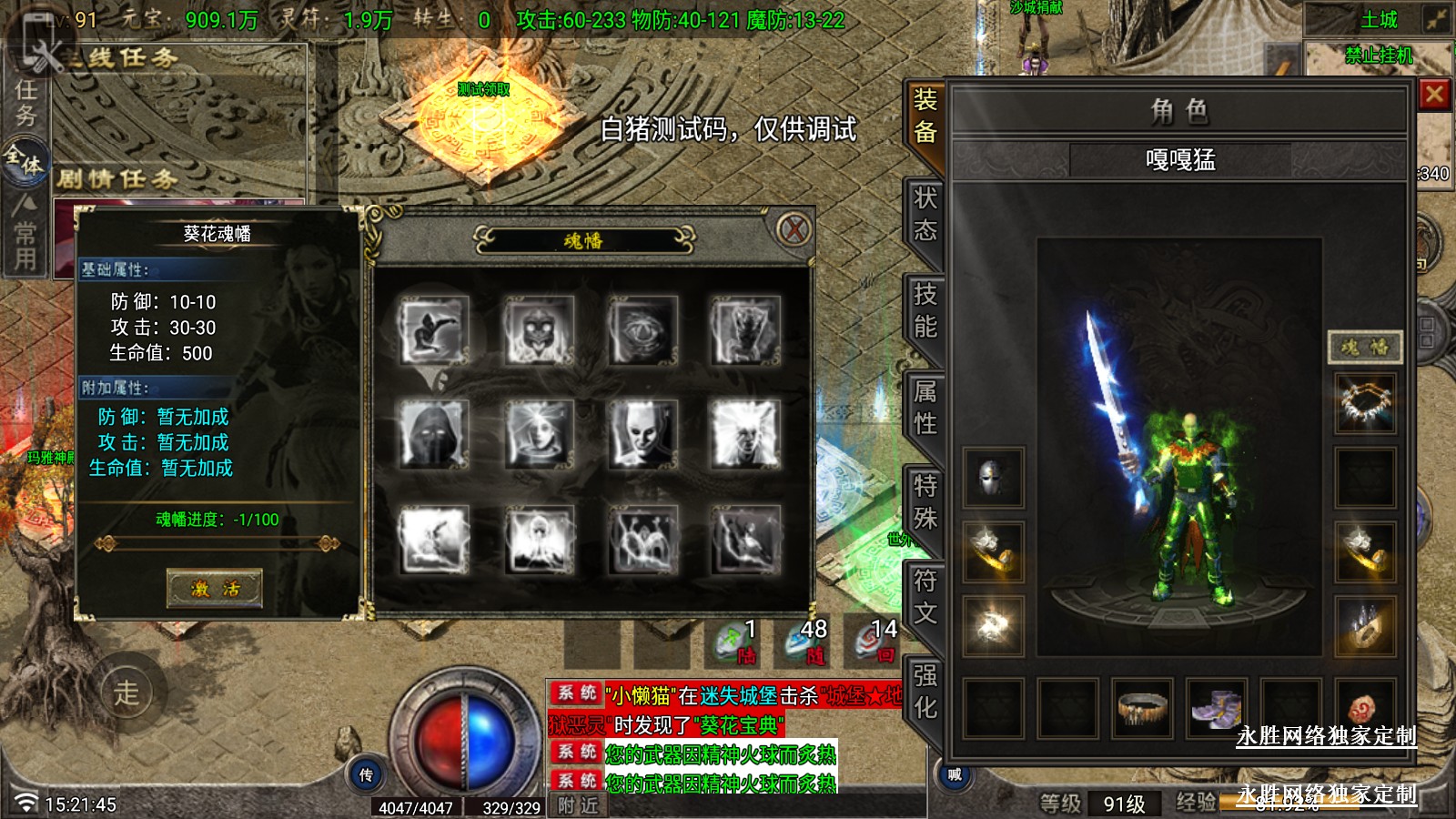1456x819 pixels.
Task: Open the 附近 nearby chat channel
Action: [x=579, y=805]
